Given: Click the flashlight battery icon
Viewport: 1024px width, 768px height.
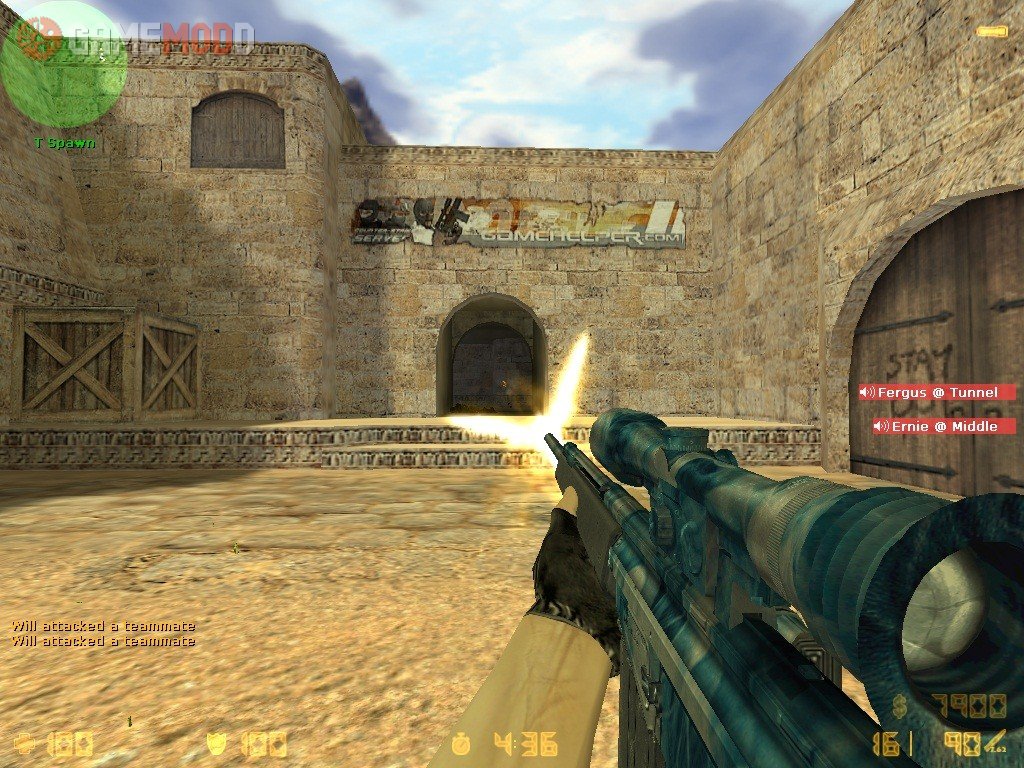Looking at the screenshot, I should 990,32.
